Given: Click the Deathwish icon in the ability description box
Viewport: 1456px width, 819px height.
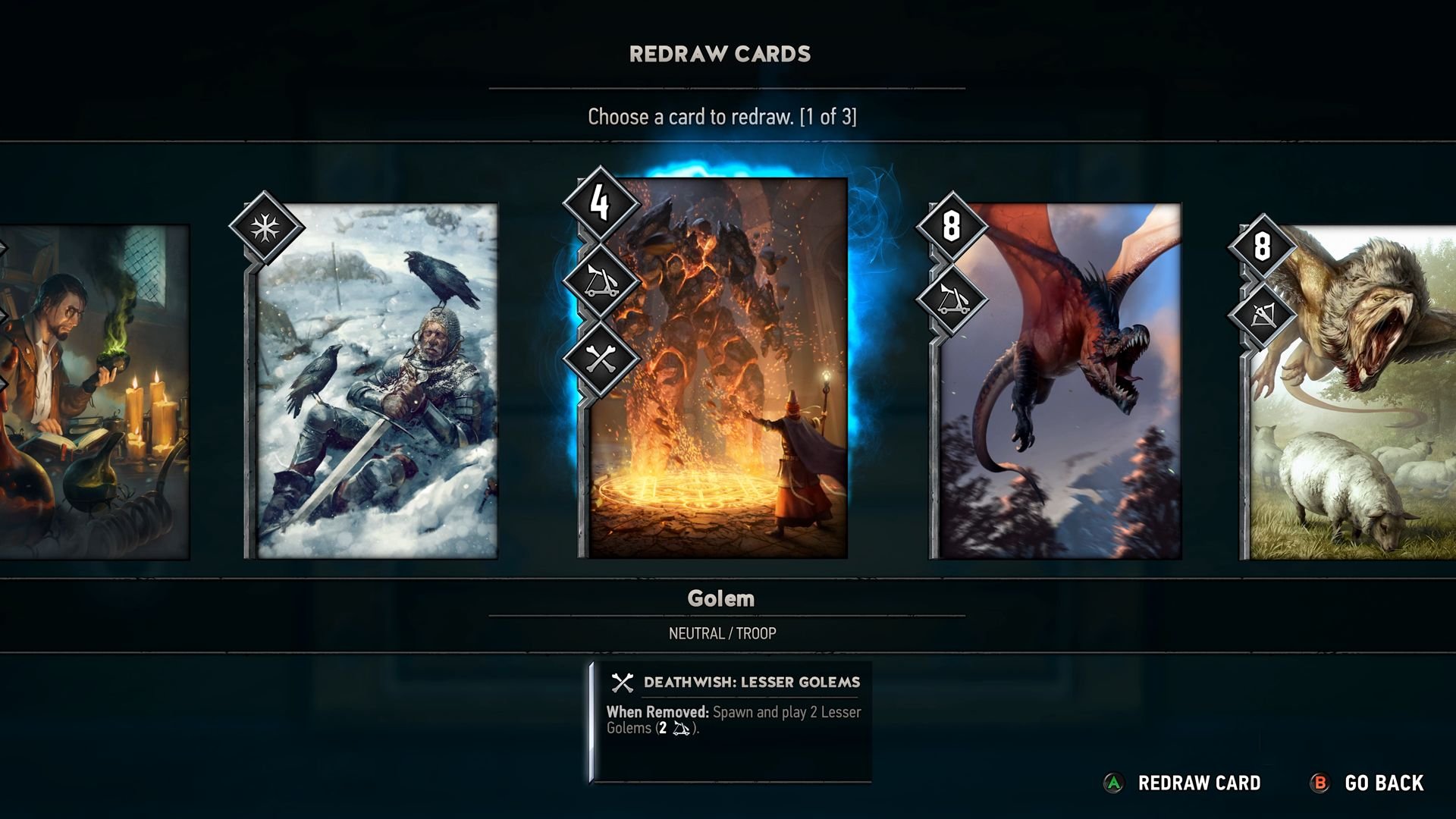Looking at the screenshot, I should click(x=621, y=682).
